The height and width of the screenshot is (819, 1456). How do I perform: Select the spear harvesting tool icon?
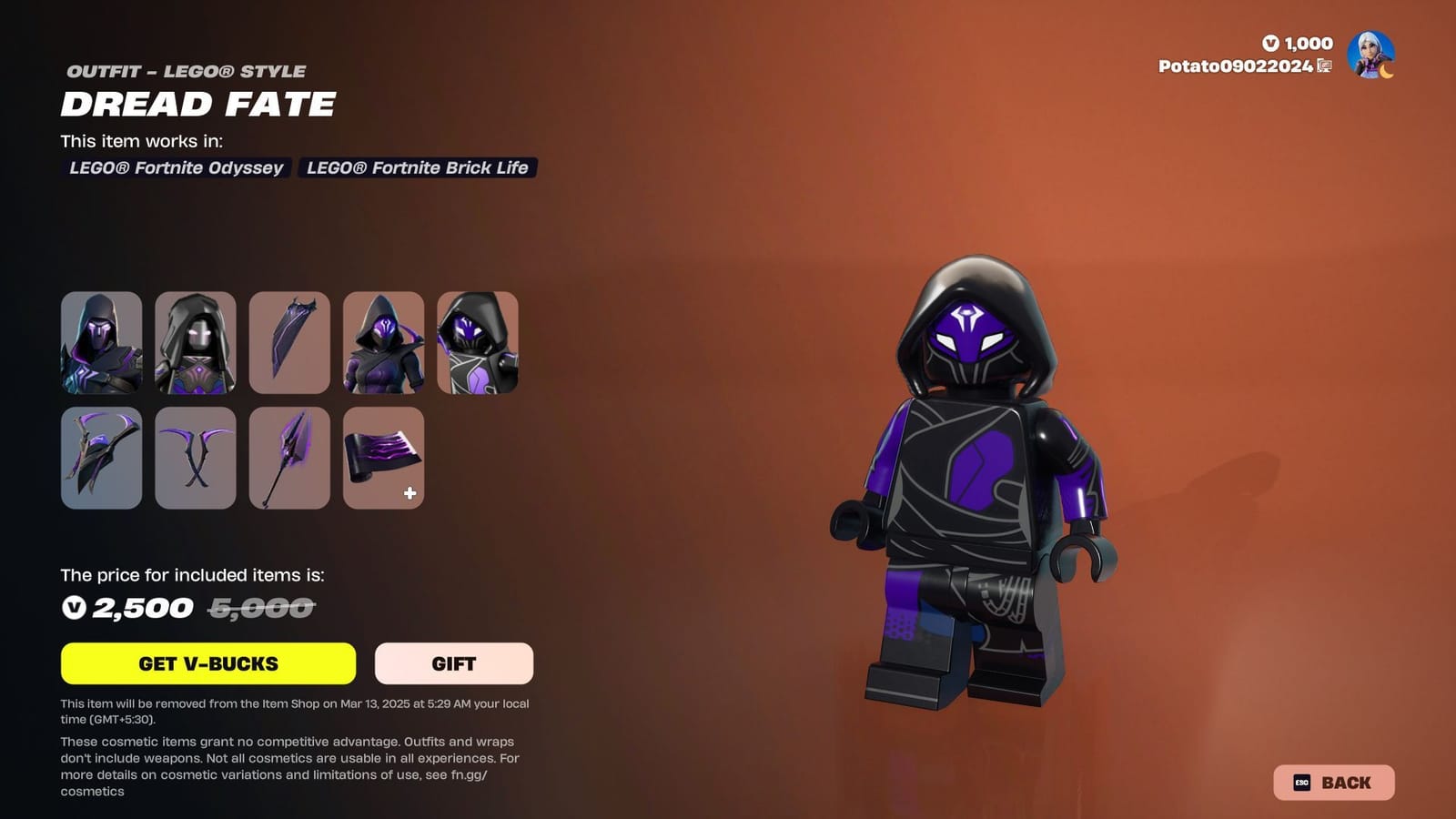290,458
